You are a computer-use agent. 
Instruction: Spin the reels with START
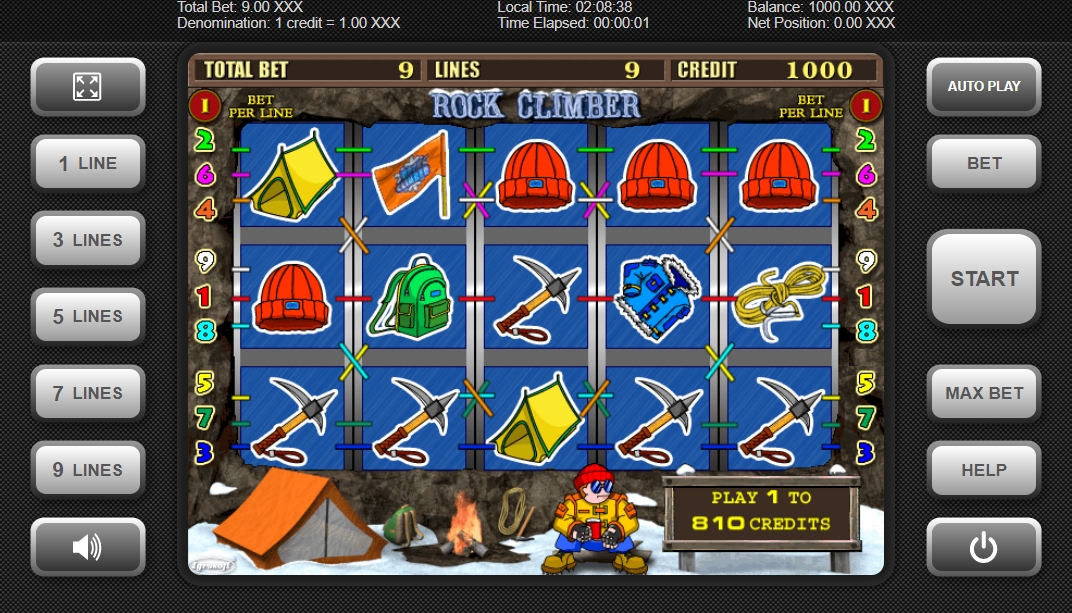(x=984, y=278)
